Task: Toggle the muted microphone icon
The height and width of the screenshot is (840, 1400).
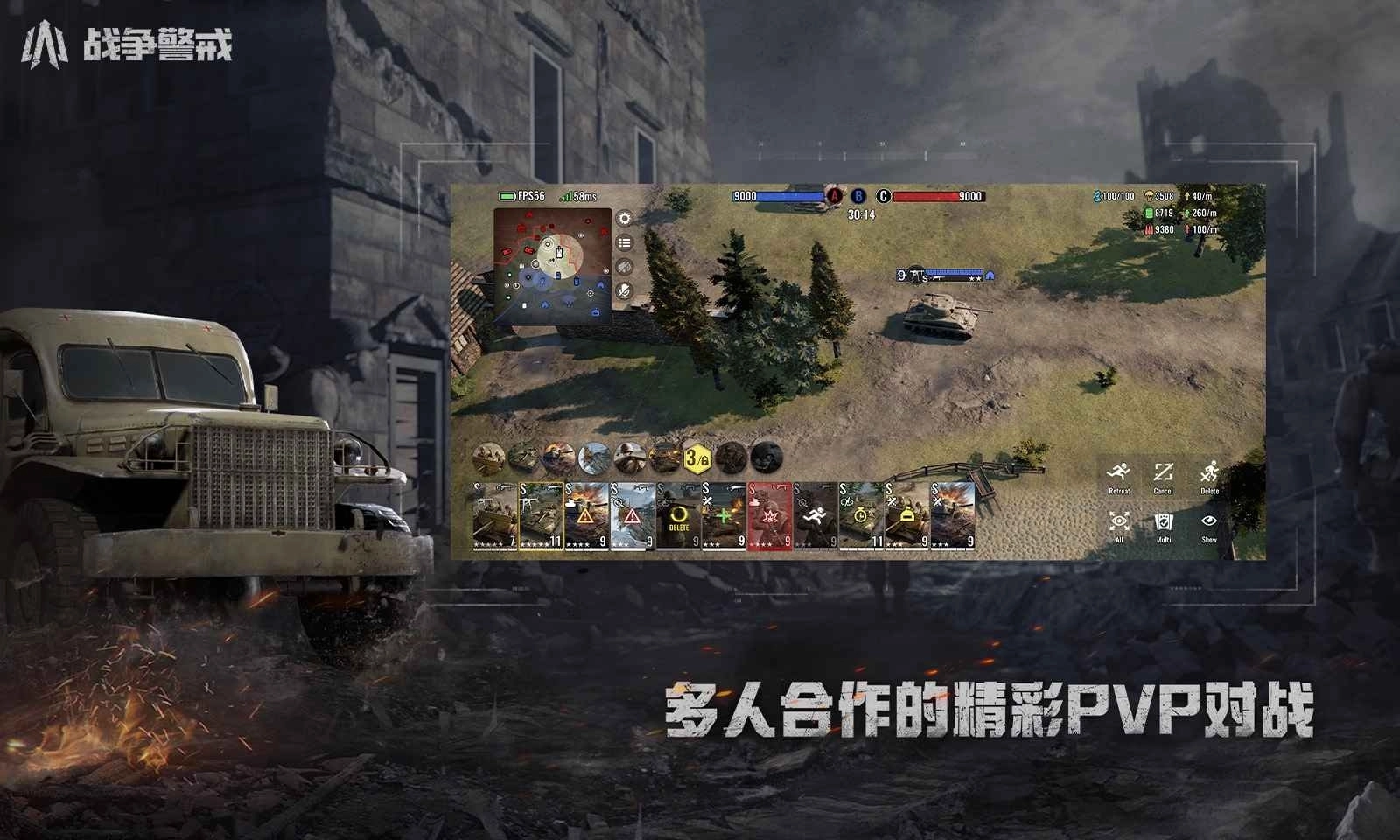Action: pos(624,291)
